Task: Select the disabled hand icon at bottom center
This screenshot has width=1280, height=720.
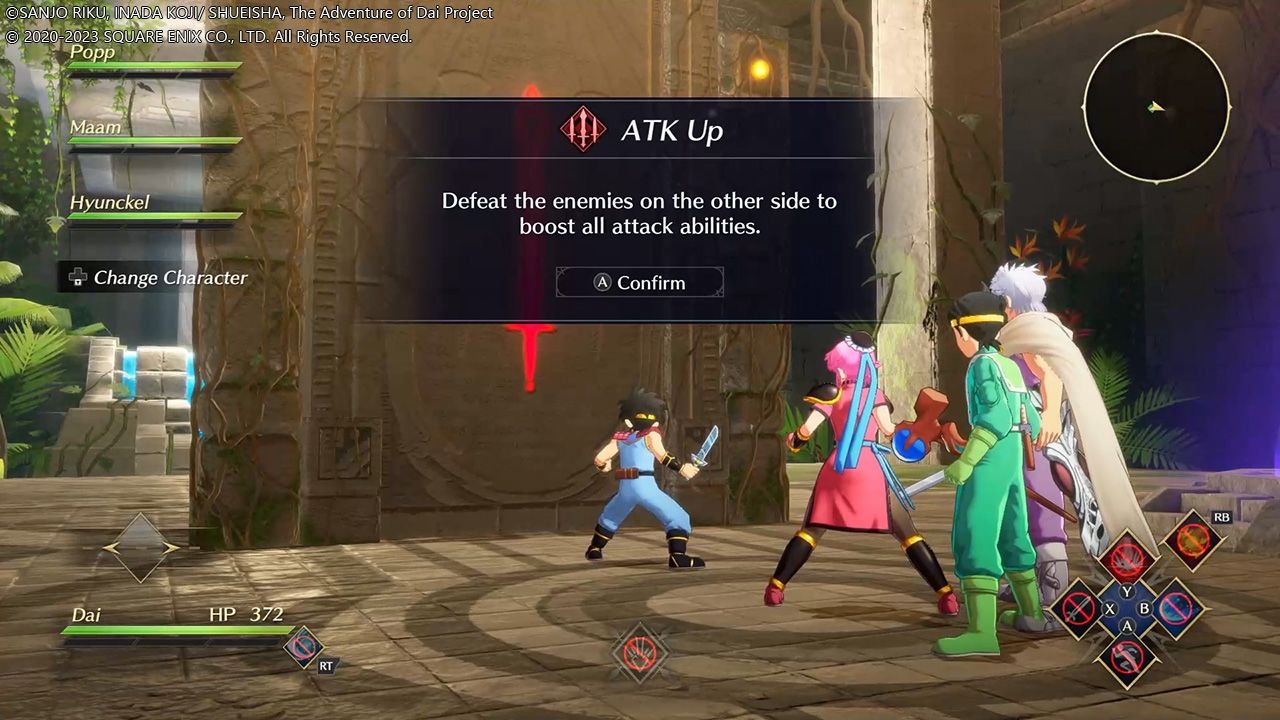Action: click(x=640, y=653)
